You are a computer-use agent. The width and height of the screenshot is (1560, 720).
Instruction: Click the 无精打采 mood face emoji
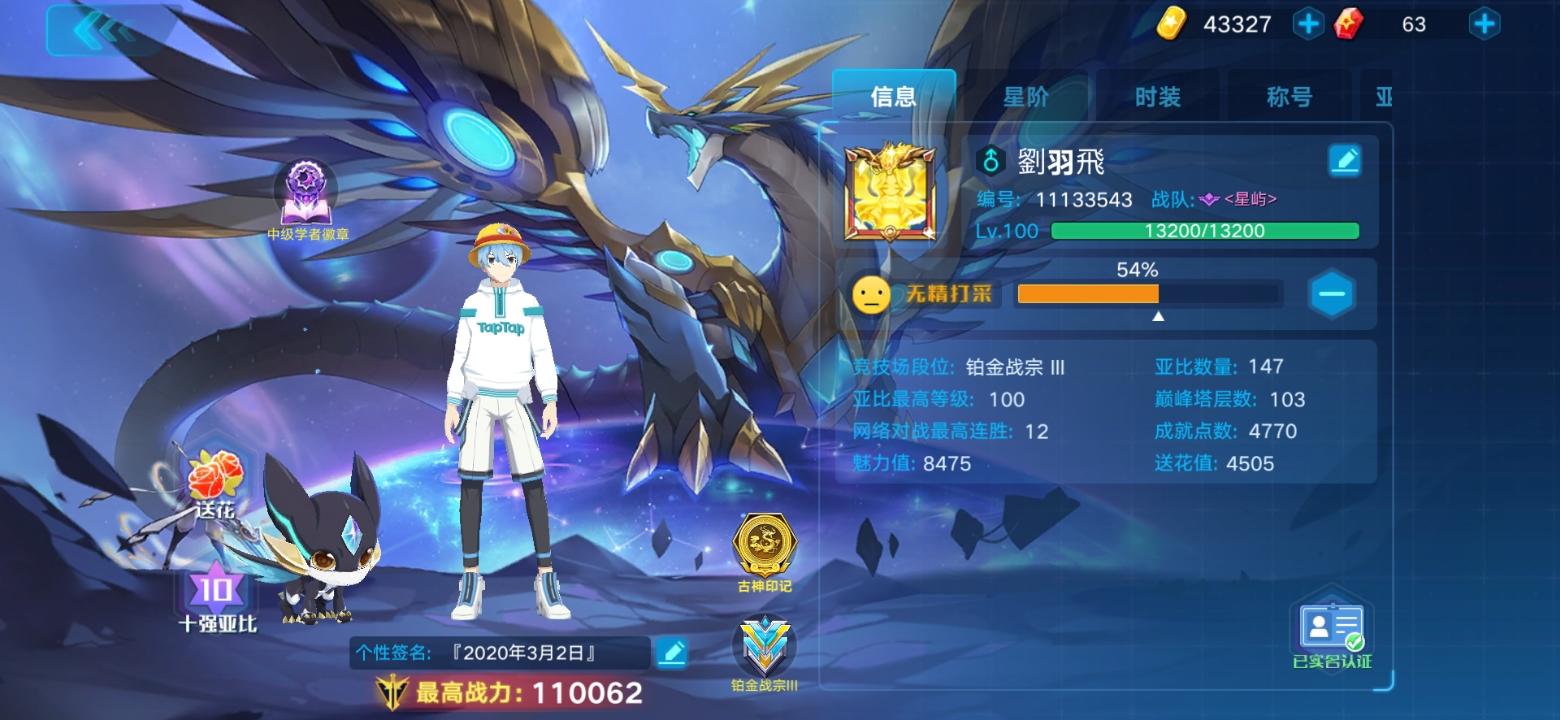pos(872,295)
